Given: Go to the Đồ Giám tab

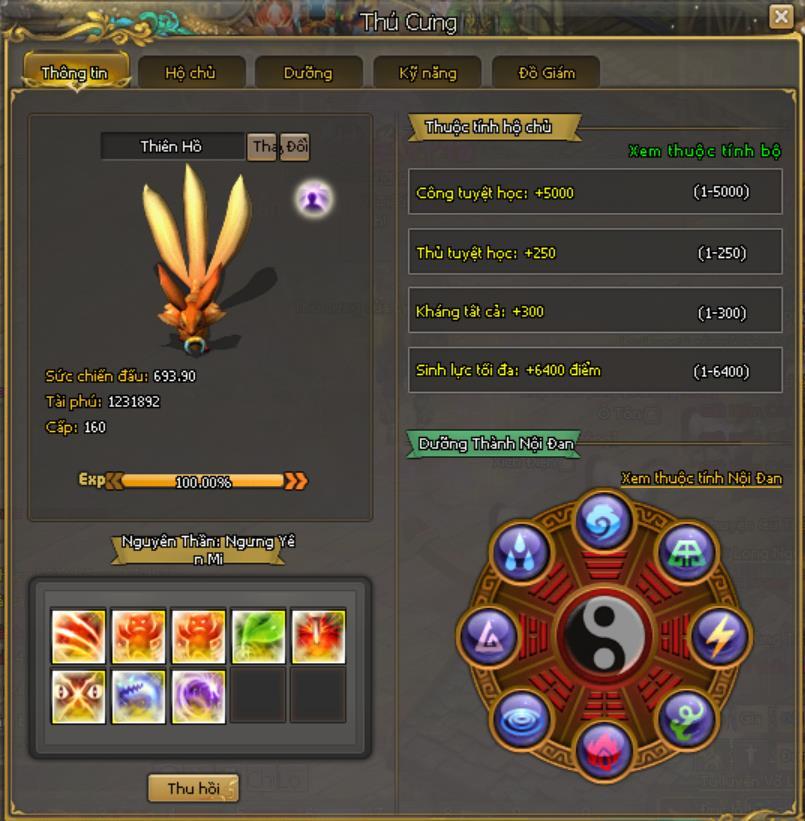Looking at the screenshot, I should 546,72.
